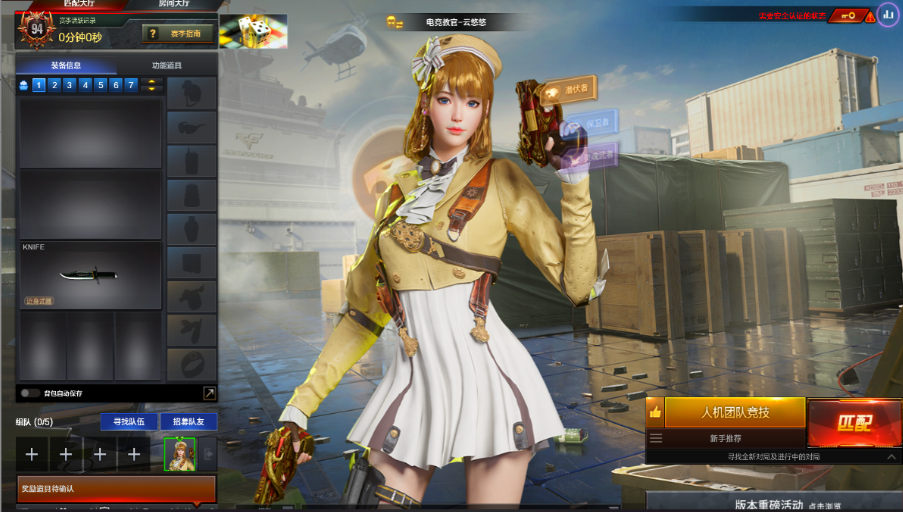This screenshot has height=512, width=903.
Task: Open the 赛季指南 season guide
Action: (178, 34)
